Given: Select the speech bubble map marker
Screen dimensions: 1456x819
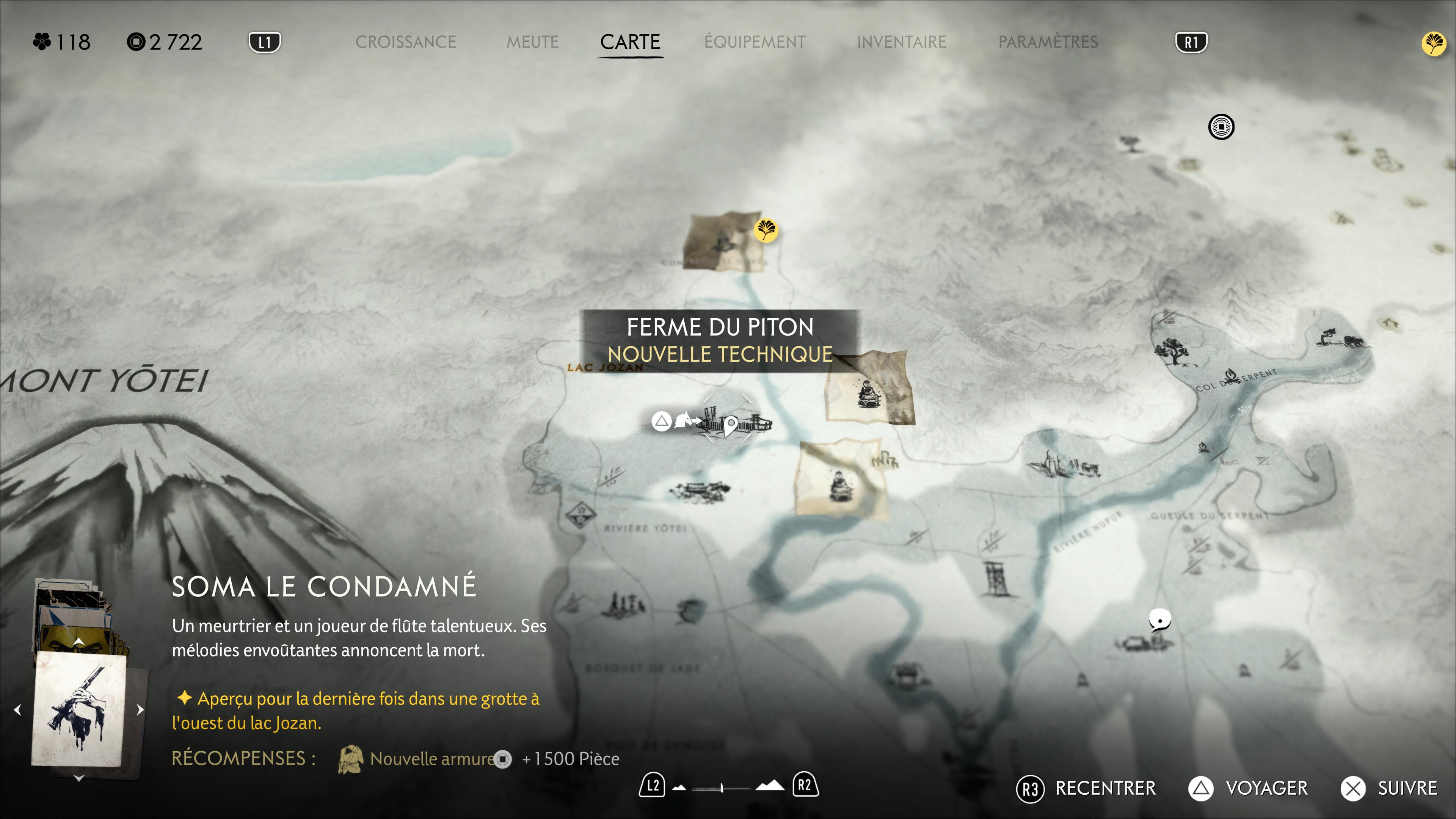Looking at the screenshot, I should [1159, 620].
